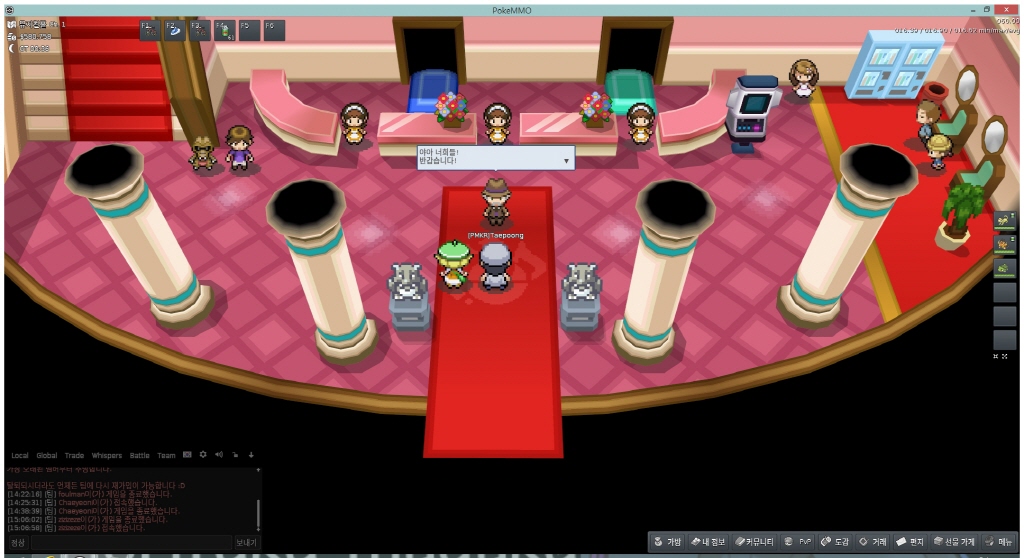Switch to the Battle chat tab

point(139,455)
